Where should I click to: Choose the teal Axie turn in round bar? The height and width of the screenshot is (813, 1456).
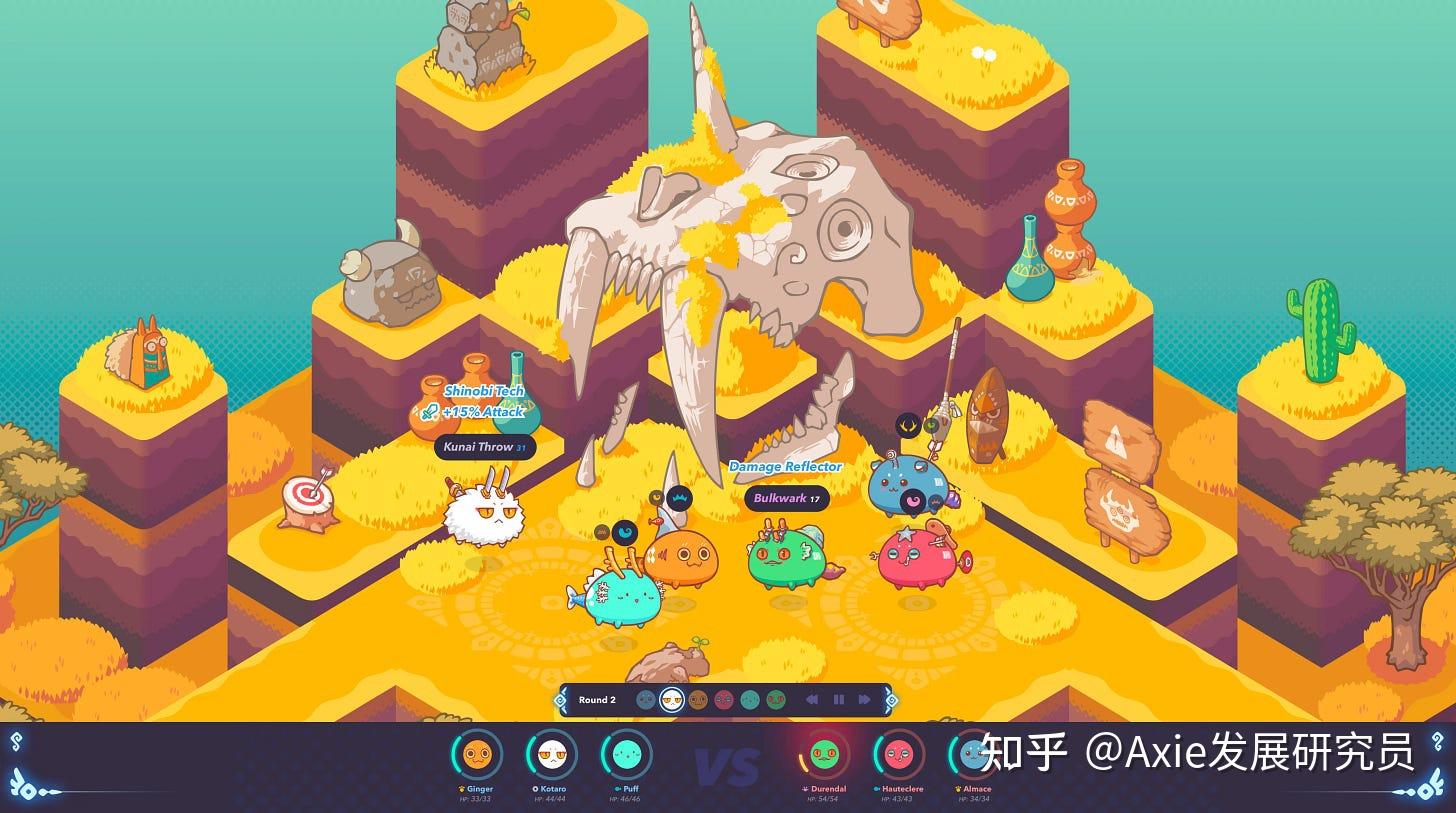tap(750, 700)
